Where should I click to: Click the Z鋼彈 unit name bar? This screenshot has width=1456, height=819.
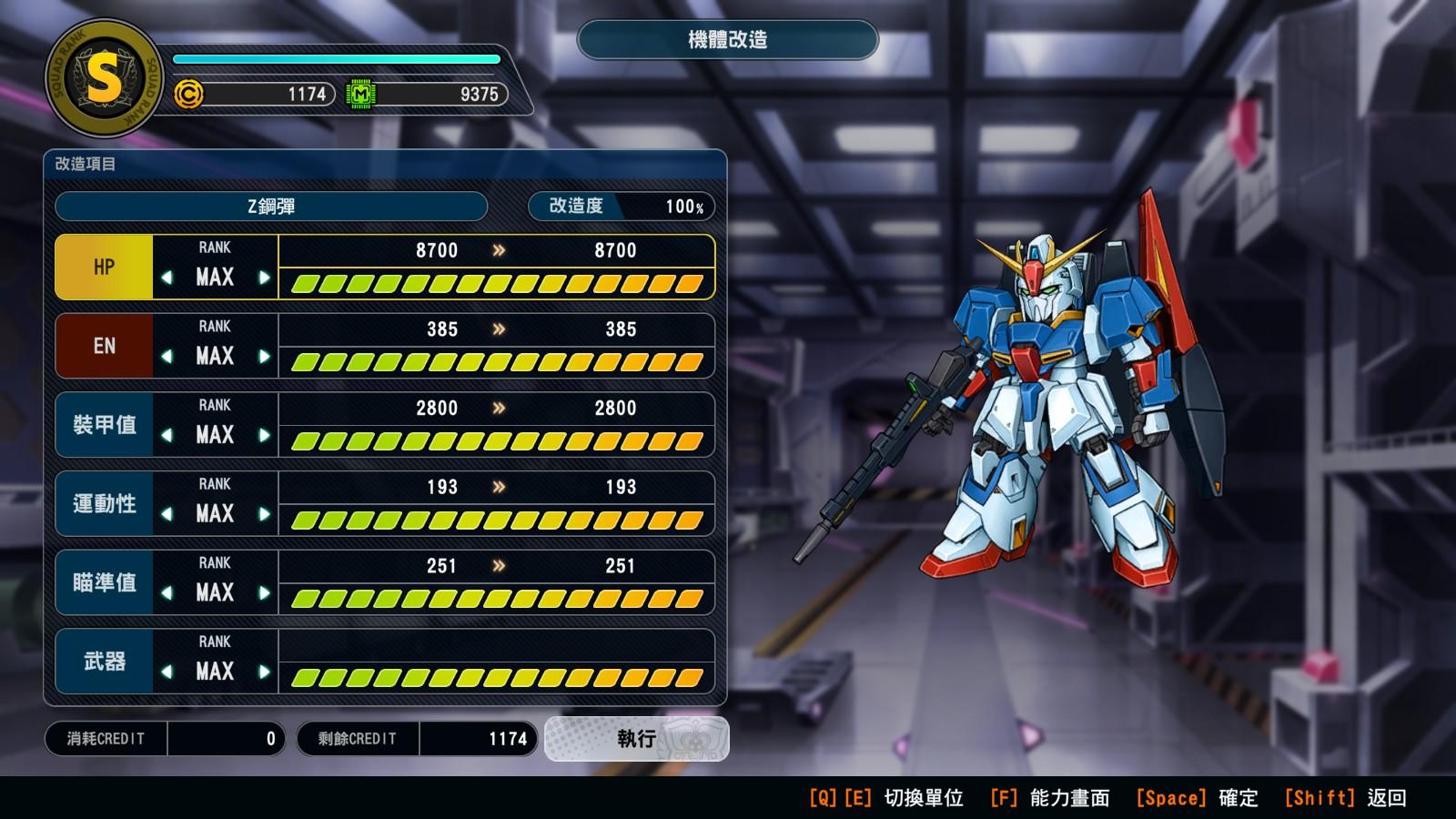tap(271, 207)
